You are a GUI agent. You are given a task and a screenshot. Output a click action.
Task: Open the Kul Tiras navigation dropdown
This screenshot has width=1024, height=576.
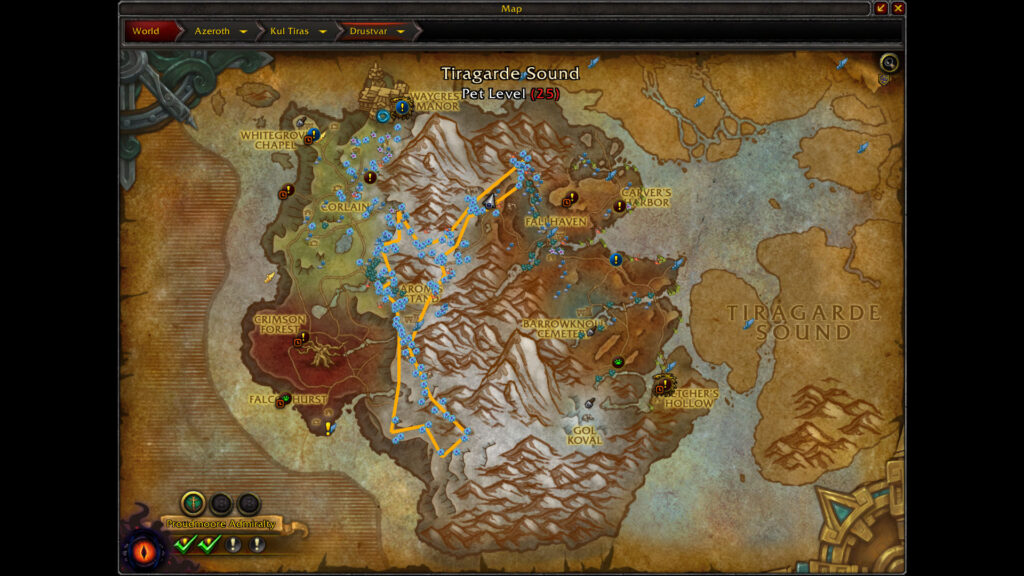[x=323, y=31]
